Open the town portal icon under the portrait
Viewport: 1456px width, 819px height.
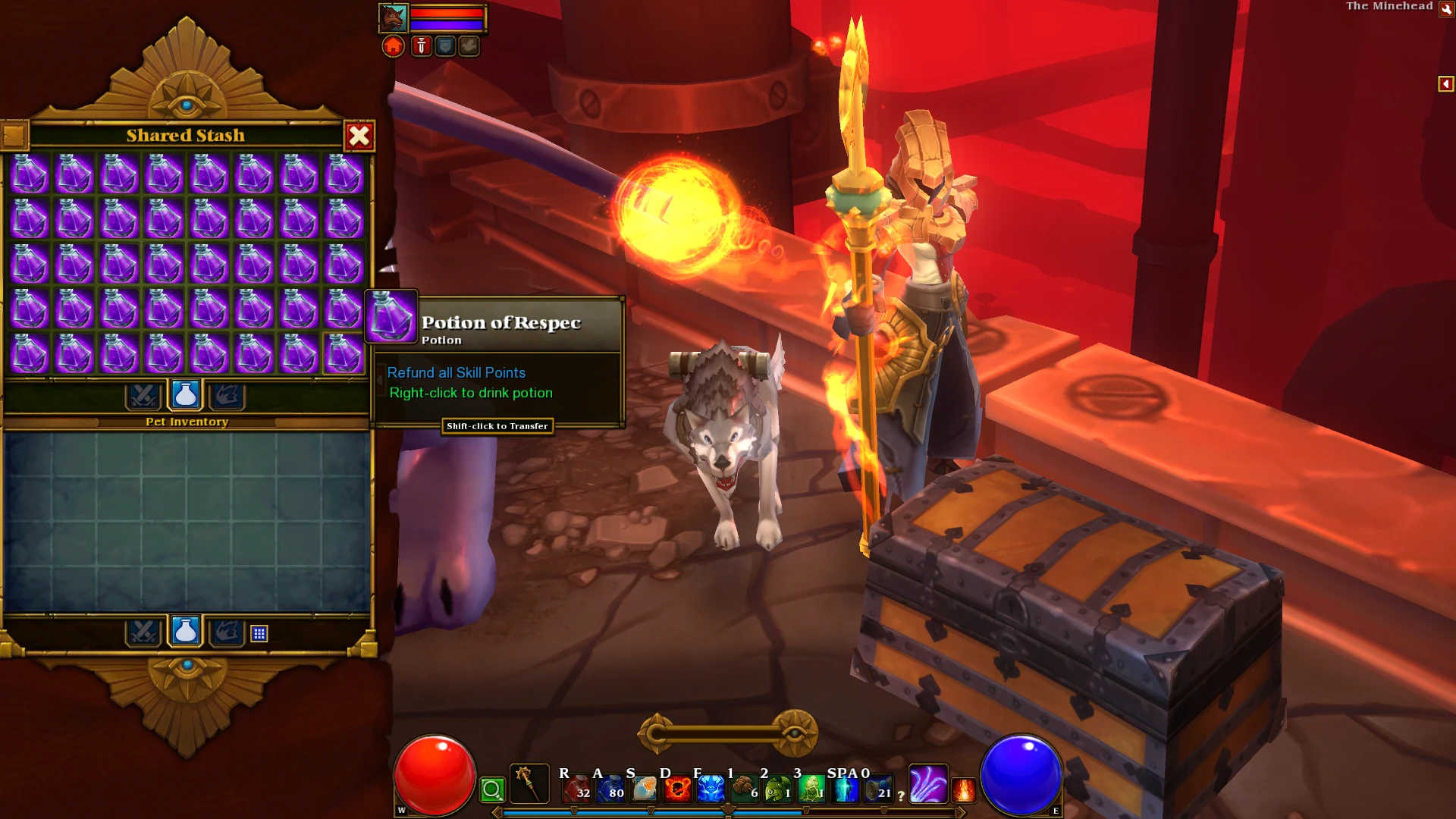point(393,46)
